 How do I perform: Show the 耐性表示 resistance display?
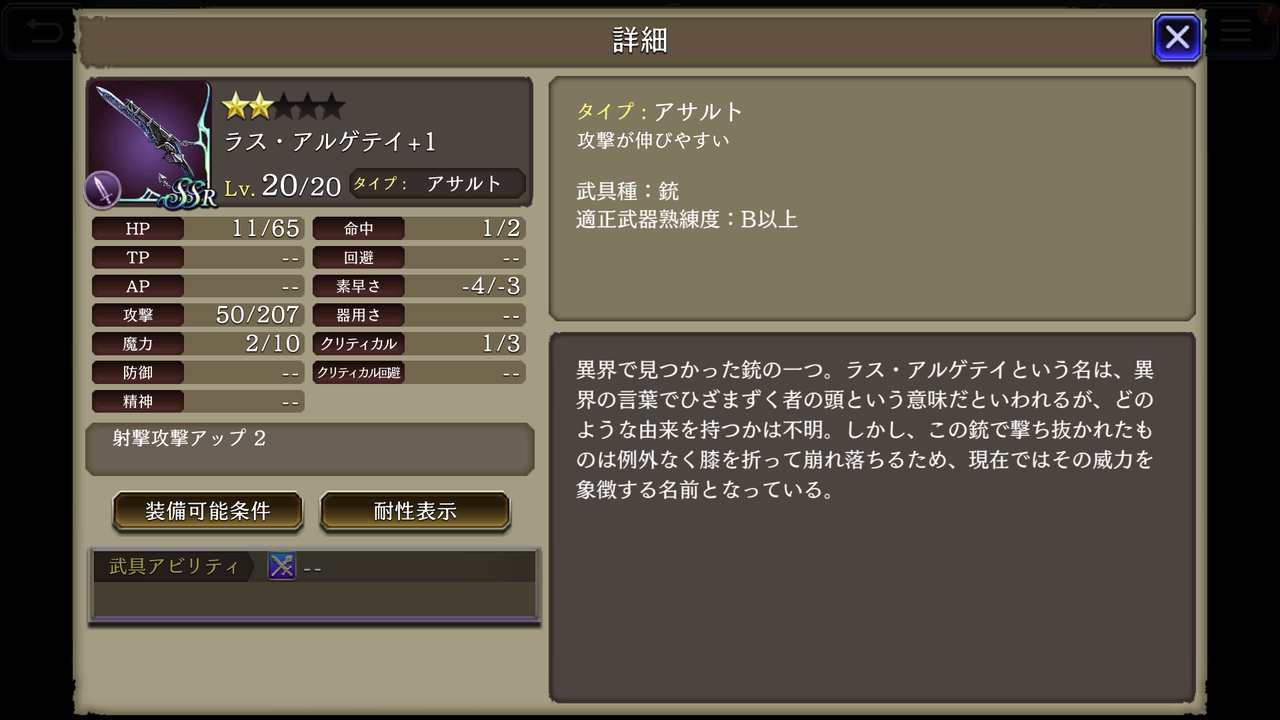[415, 510]
